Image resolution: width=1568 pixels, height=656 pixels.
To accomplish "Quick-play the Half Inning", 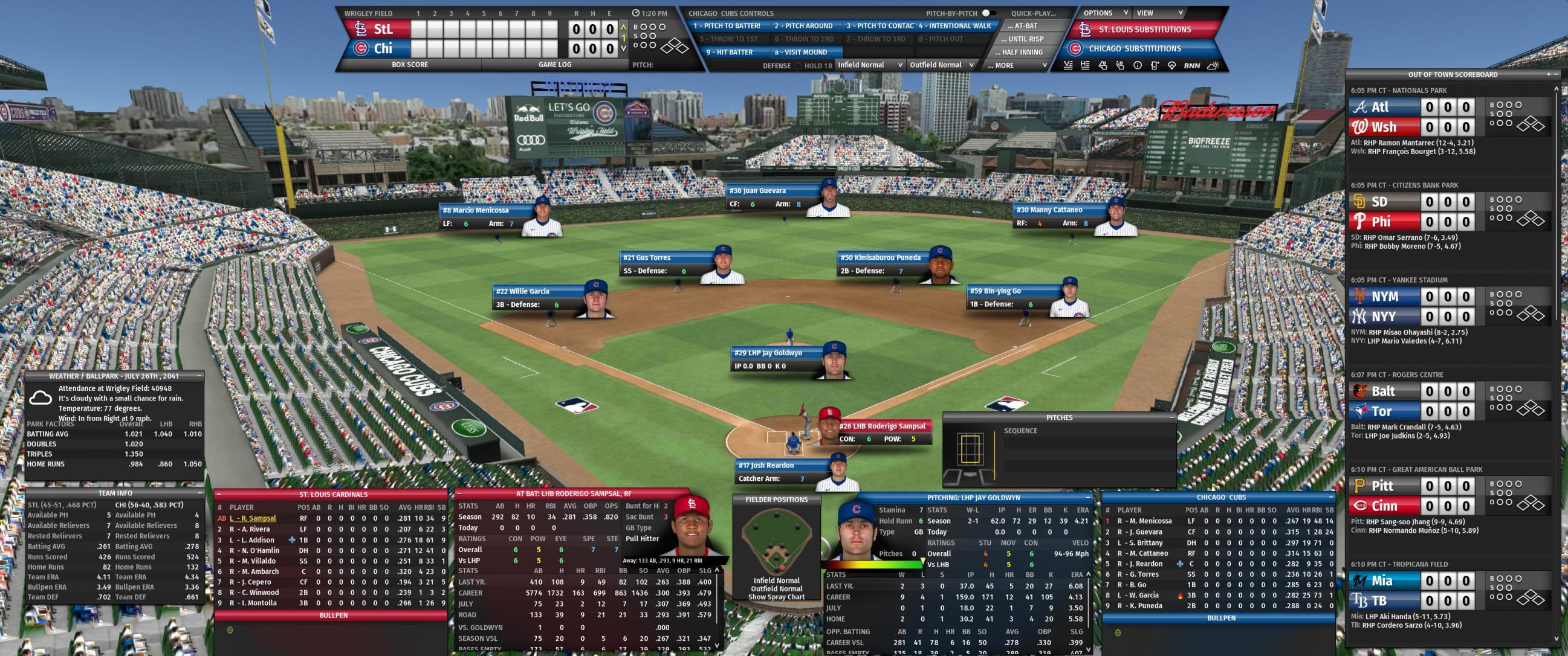I will (1026, 53).
